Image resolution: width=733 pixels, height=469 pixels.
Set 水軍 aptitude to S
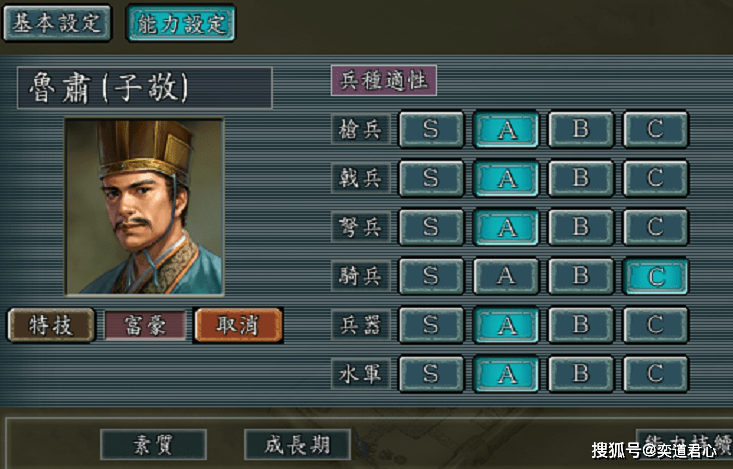tap(431, 374)
